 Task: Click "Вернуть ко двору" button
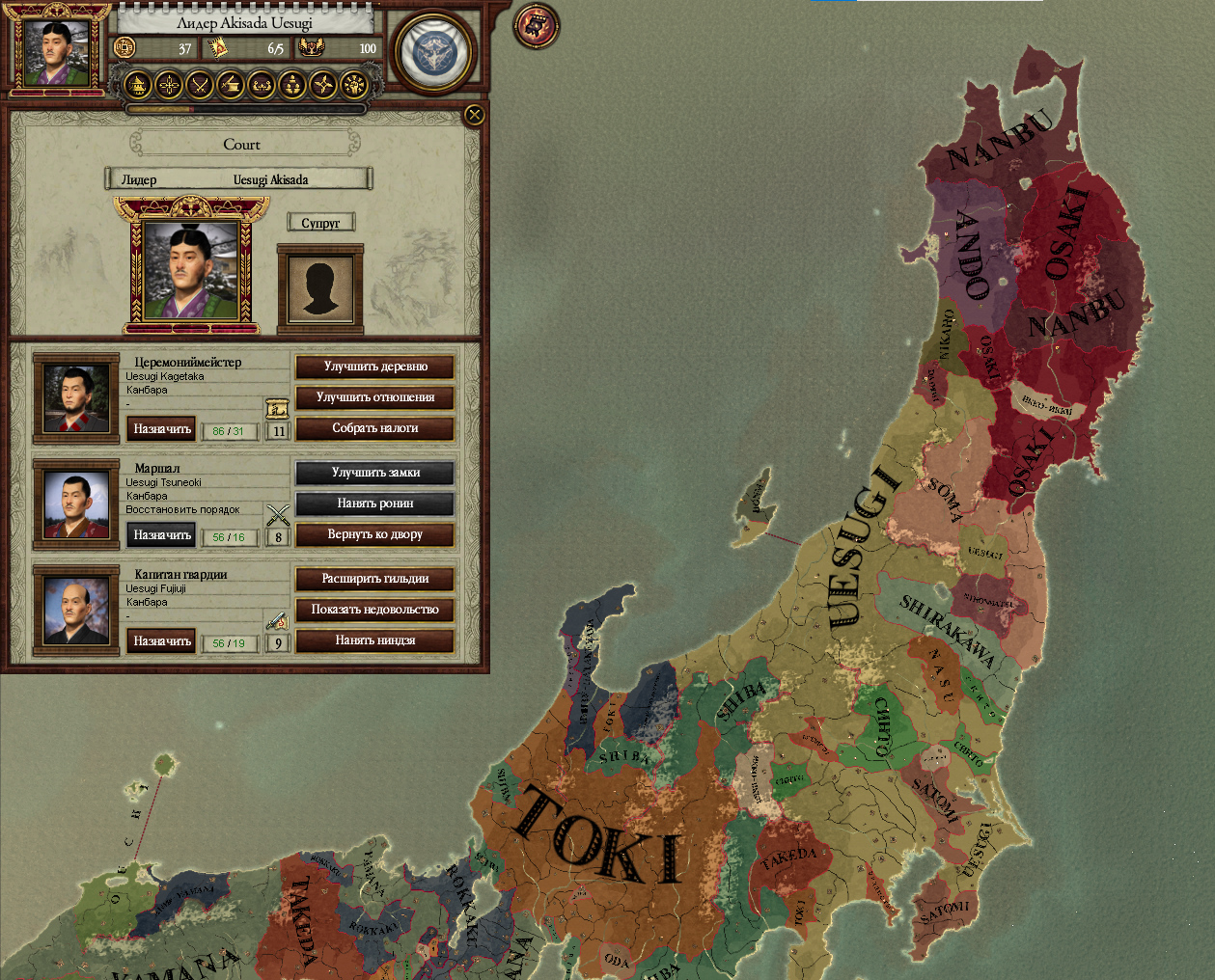coord(375,534)
